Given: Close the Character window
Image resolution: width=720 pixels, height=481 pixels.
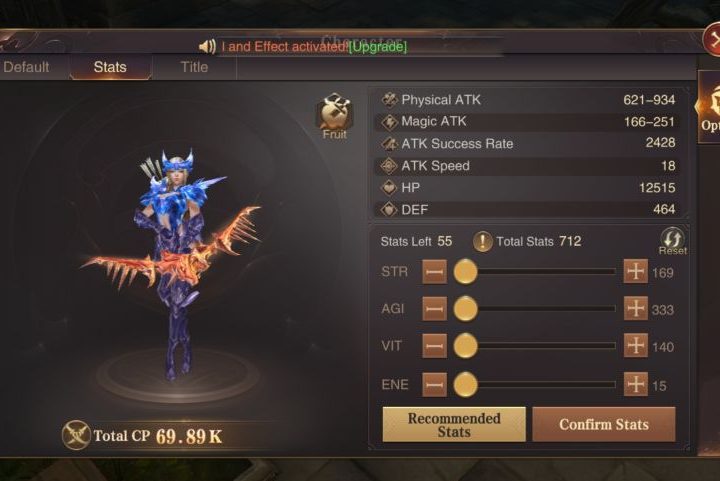Looking at the screenshot, I should [711, 40].
